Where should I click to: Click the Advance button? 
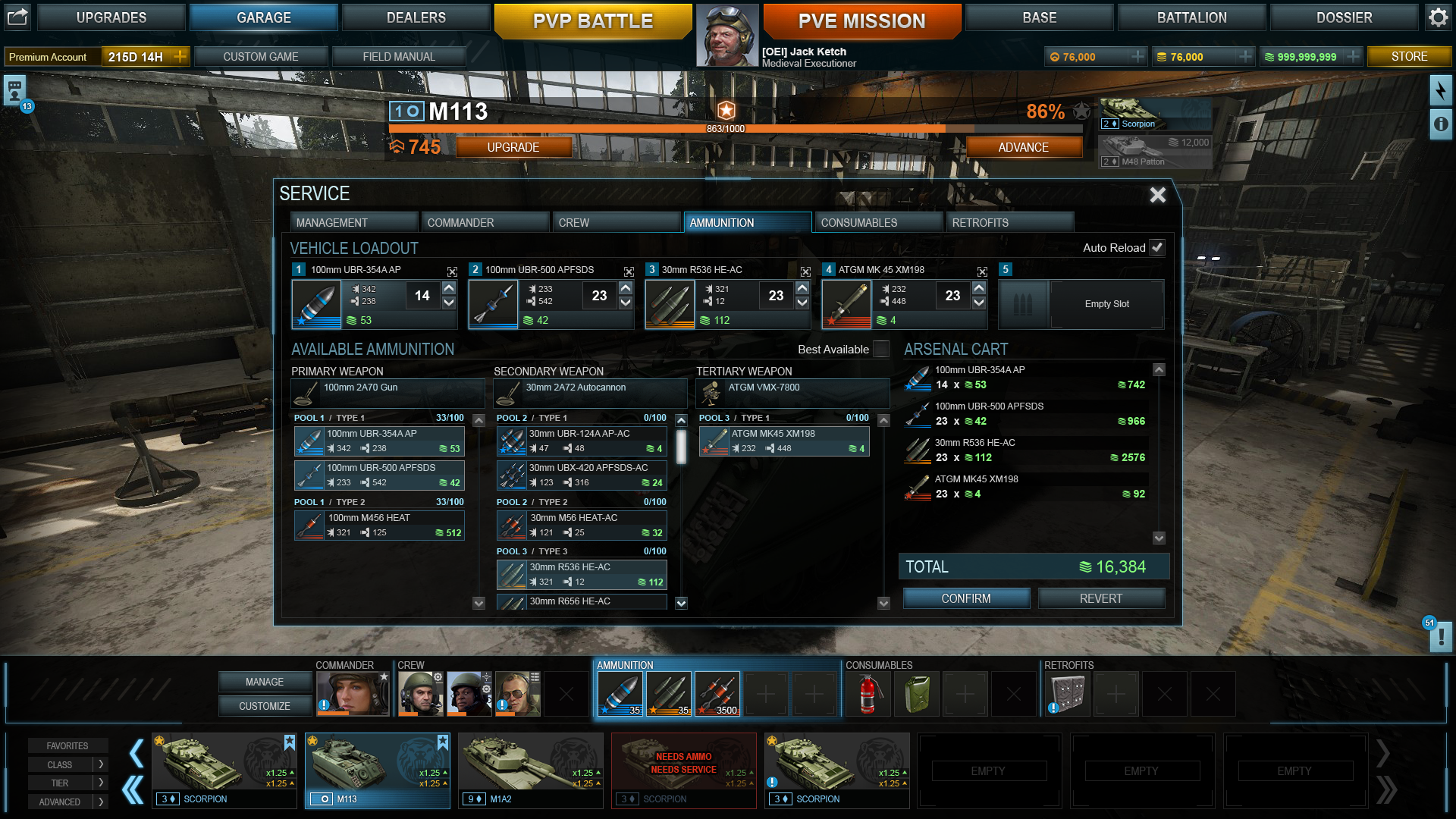pyautogui.click(x=1023, y=147)
